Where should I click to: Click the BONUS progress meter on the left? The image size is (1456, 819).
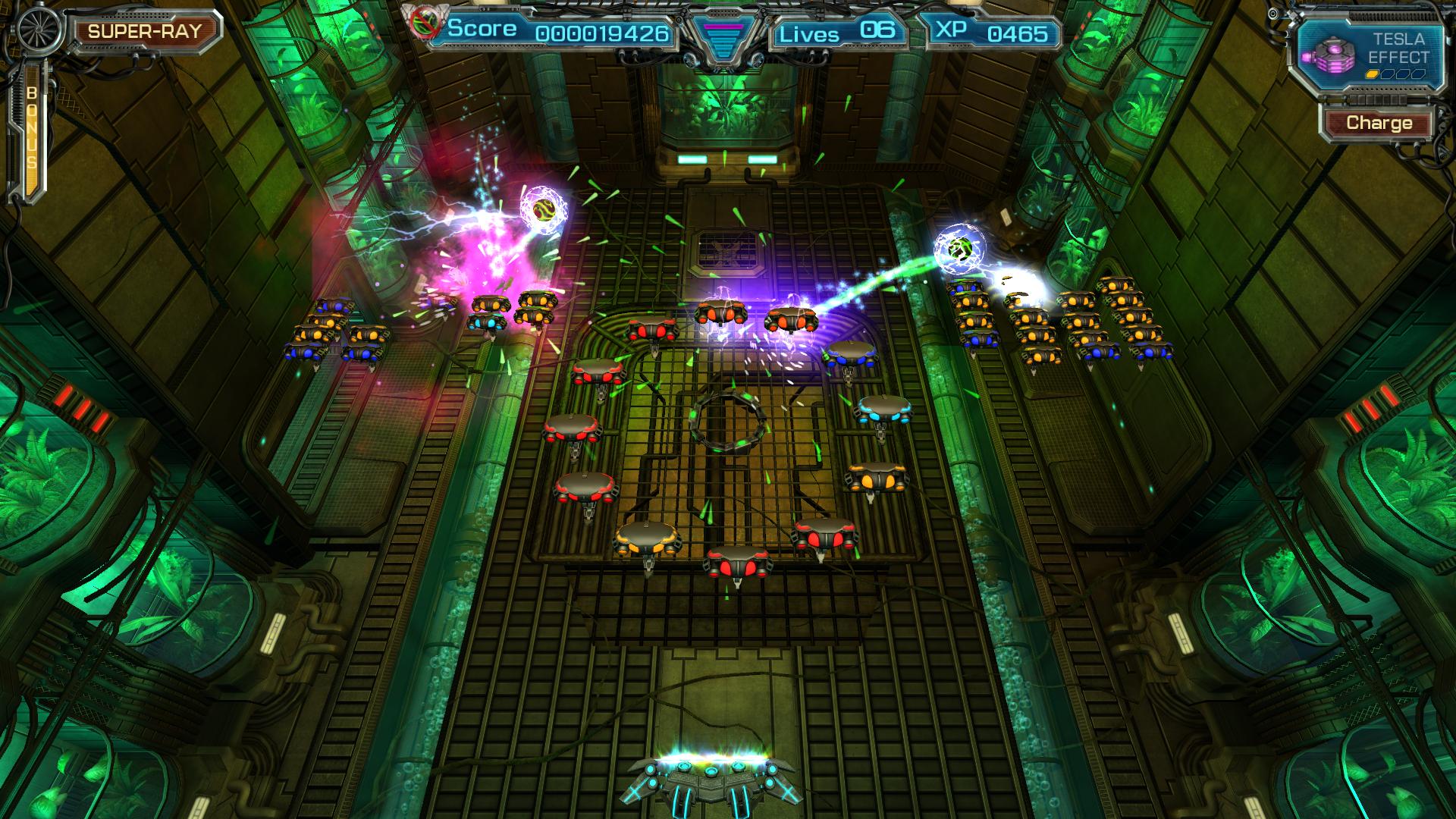(x=33, y=125)
